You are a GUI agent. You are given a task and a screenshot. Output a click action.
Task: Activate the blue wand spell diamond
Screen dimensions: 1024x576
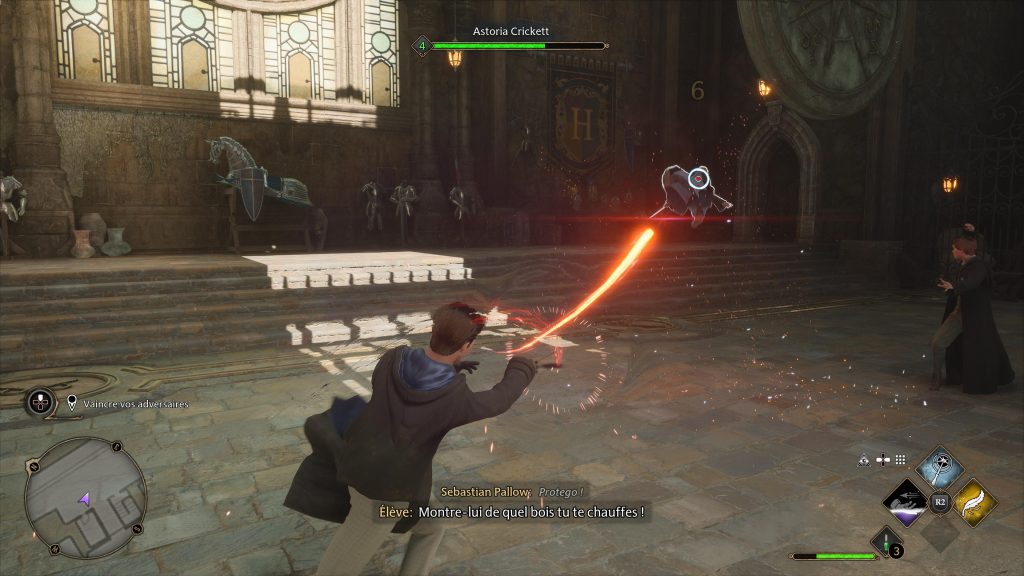(939, 469)
